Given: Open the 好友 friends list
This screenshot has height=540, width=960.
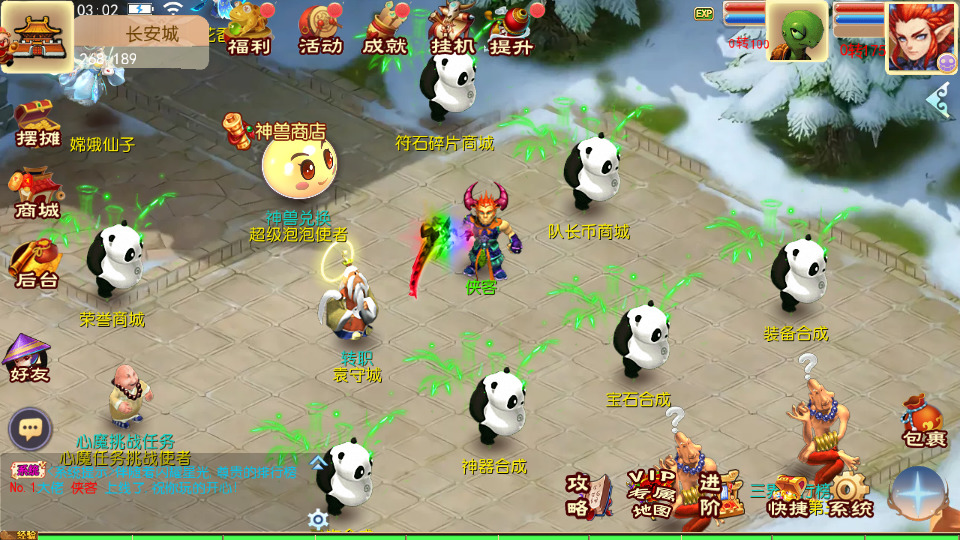Looking at the screenshot, I should tap(29, 358).
